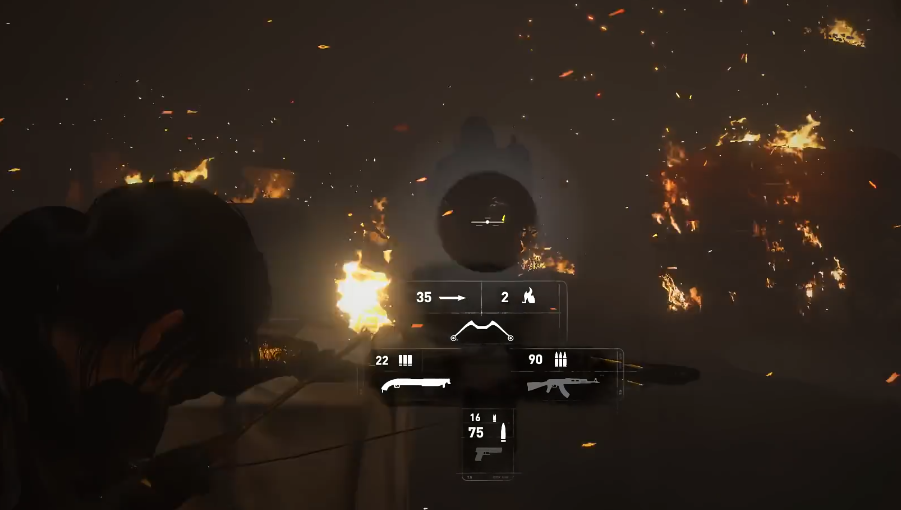Equip the assault rifle

pos(562,385)
